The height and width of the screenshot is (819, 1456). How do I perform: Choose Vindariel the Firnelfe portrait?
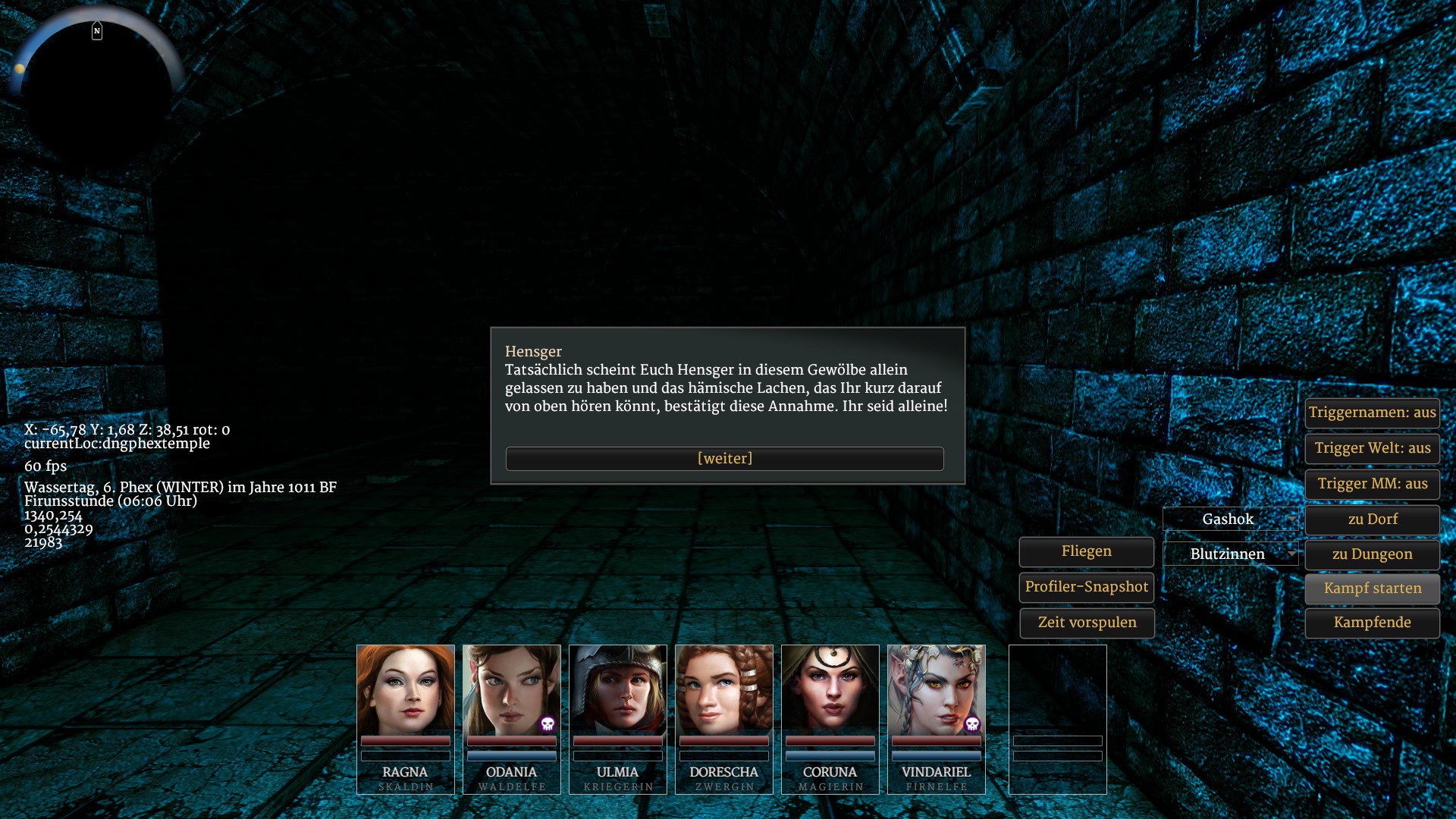937,690
